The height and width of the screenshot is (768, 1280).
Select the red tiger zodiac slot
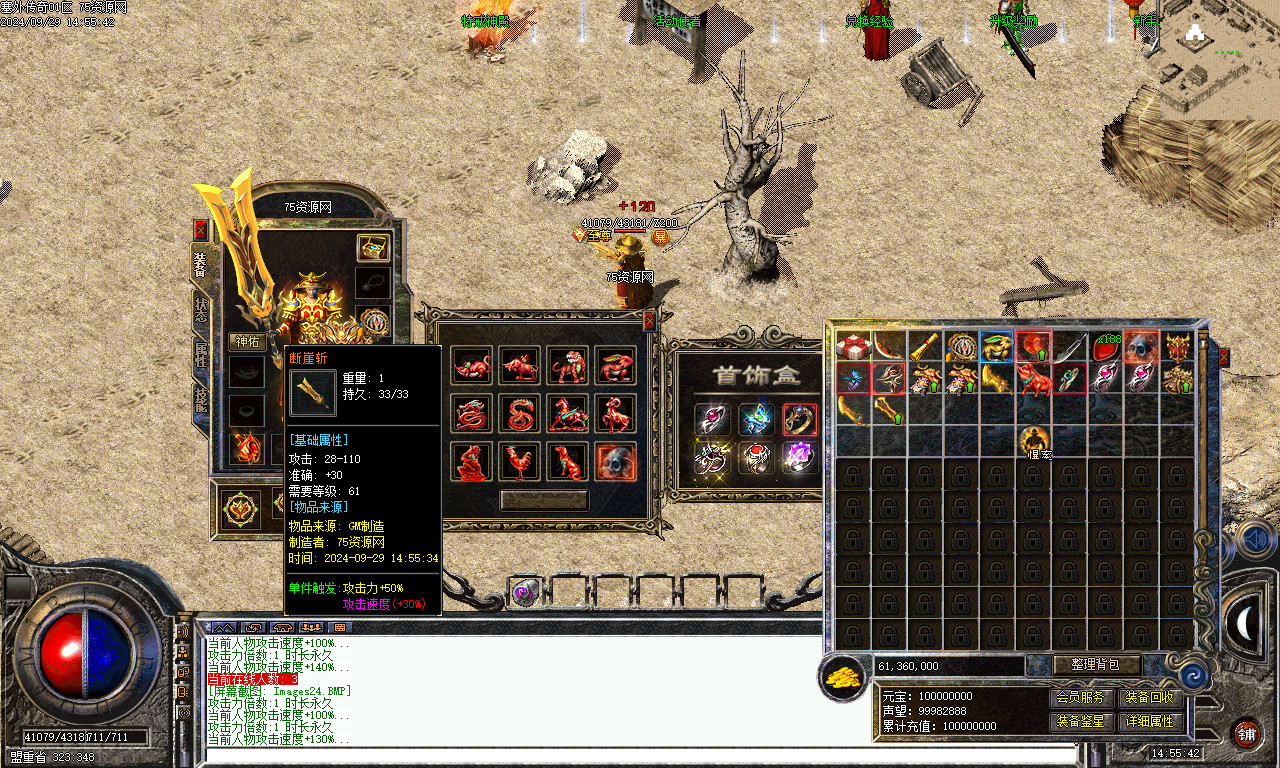pyautogui.click(x=567, y=365)
